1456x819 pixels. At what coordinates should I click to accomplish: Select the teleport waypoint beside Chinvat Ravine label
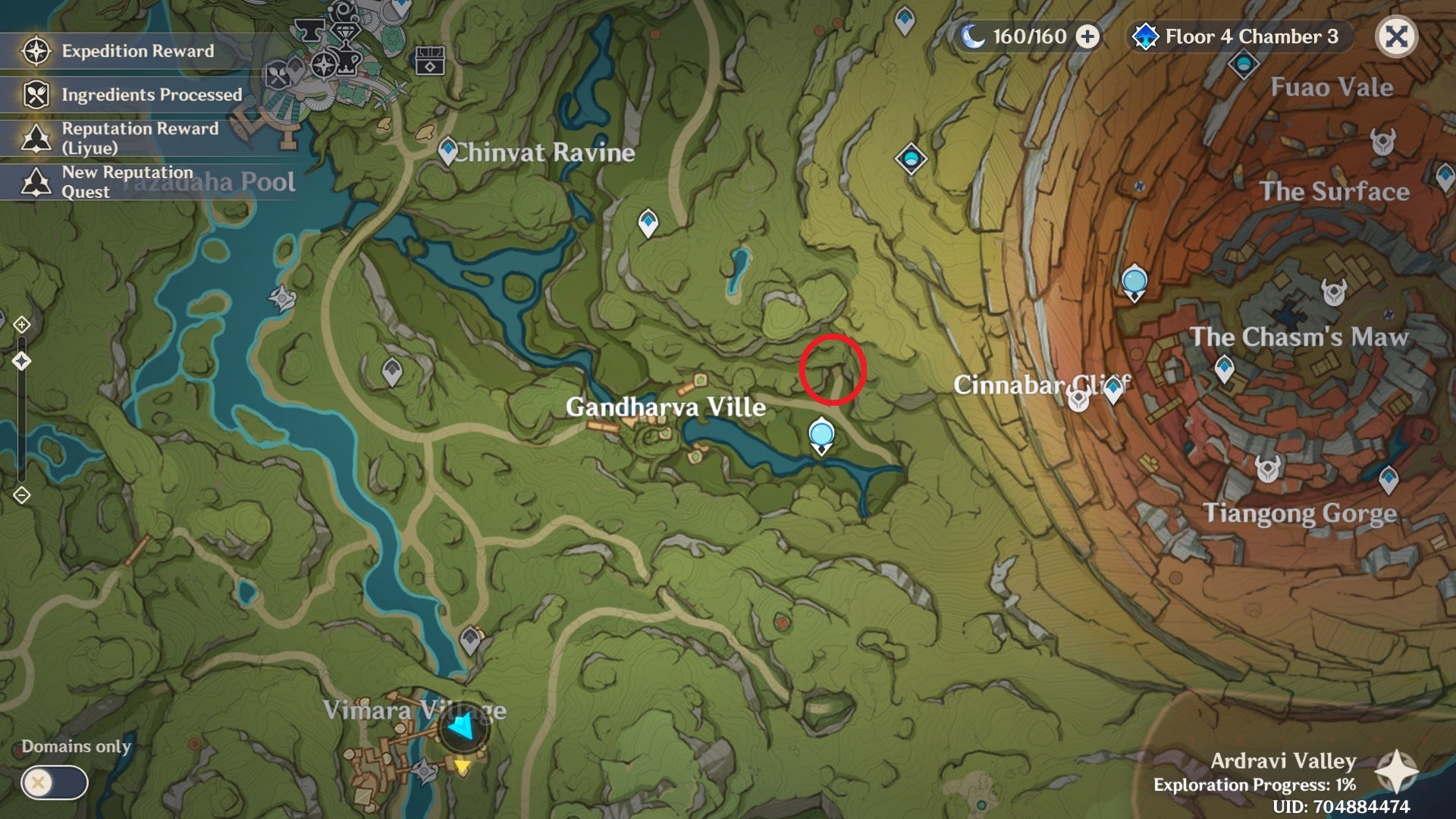pos(448,150)
